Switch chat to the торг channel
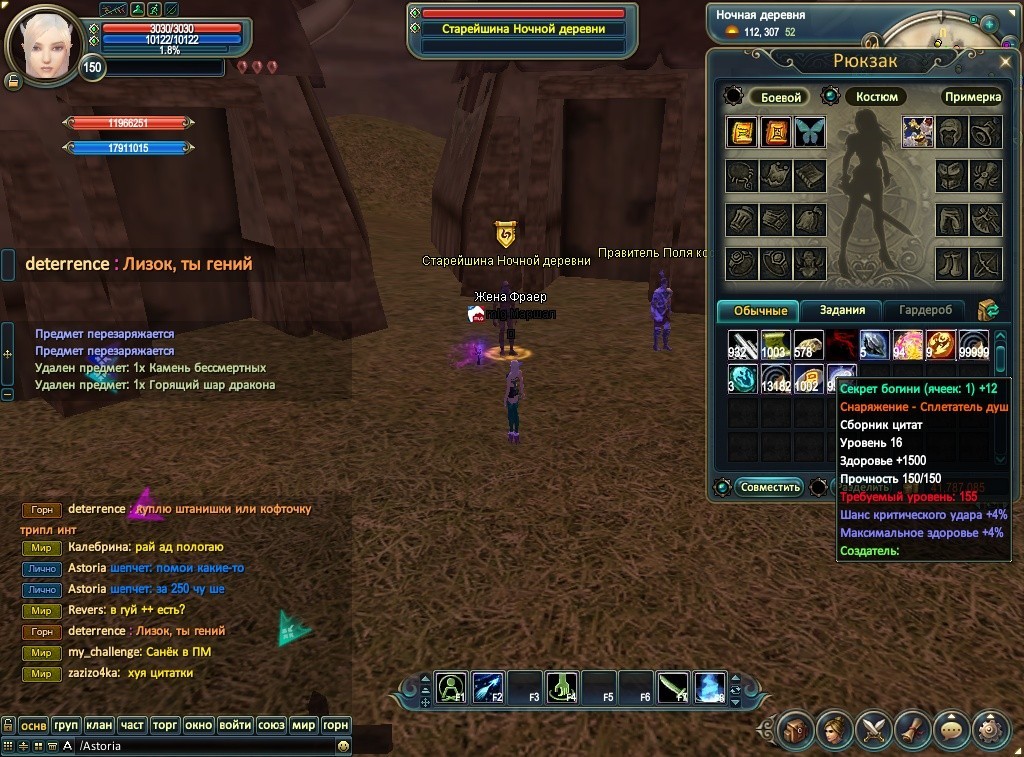This screenshot has height=757, width=1024. [x=164, y=725]
